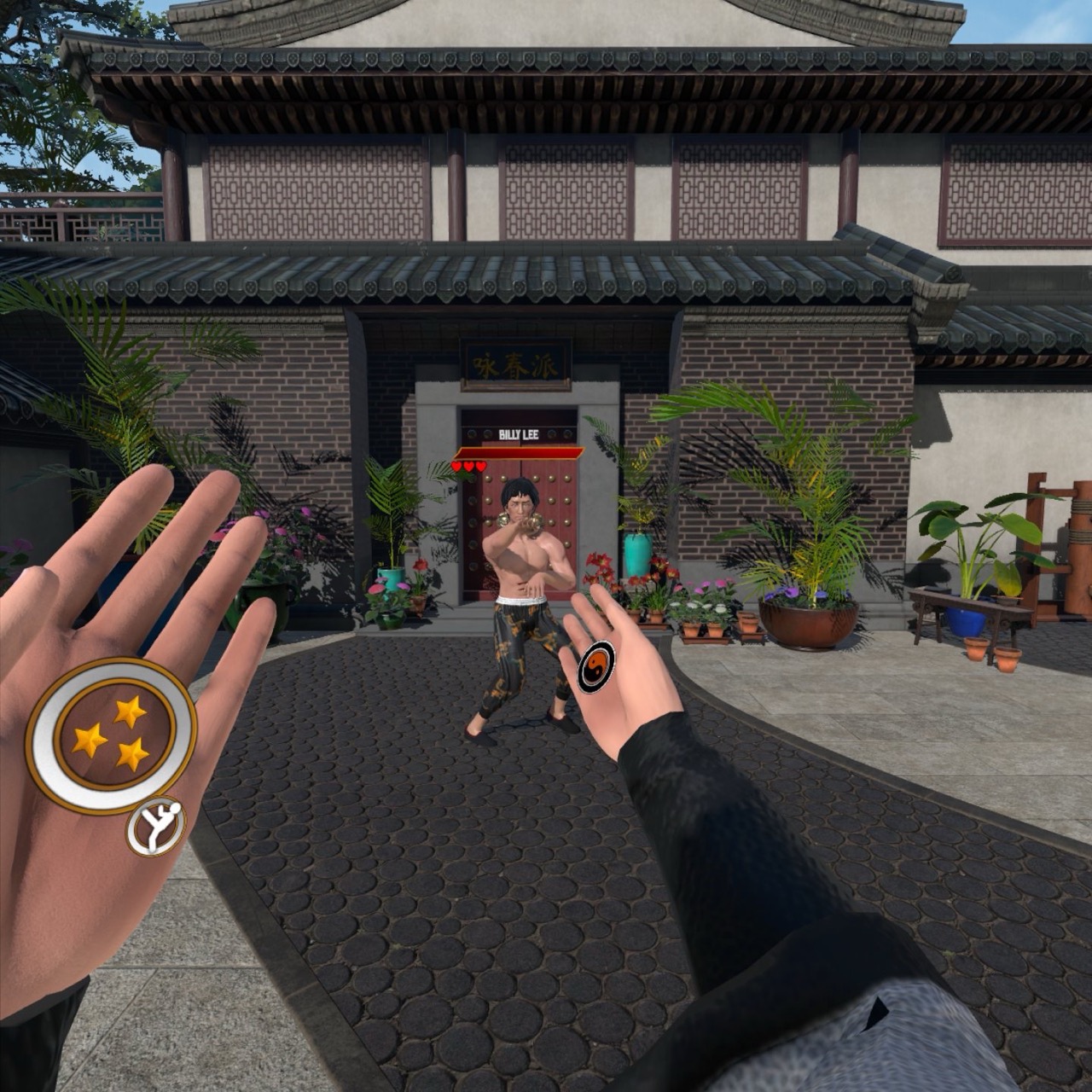Select Billy Lee, the opponent fighter

520,555
